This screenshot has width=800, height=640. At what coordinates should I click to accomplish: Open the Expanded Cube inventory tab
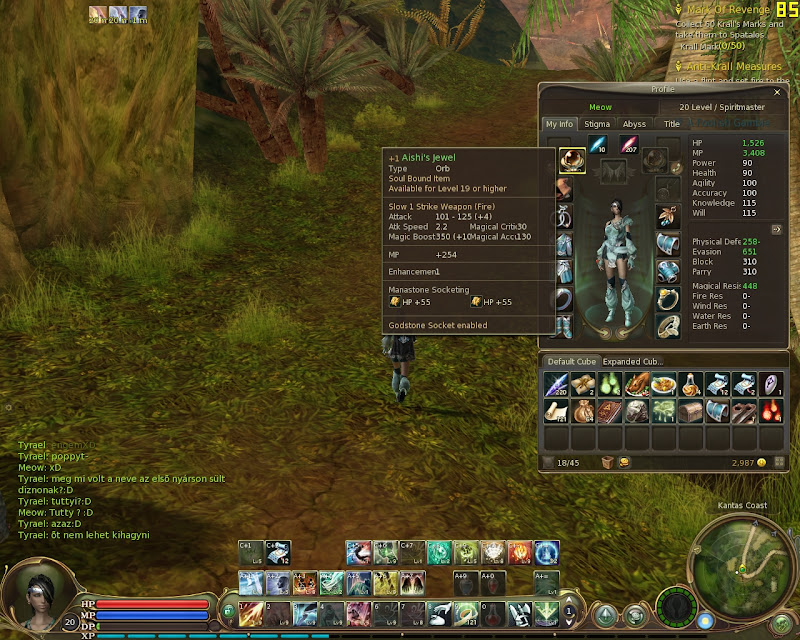[633, 361]
